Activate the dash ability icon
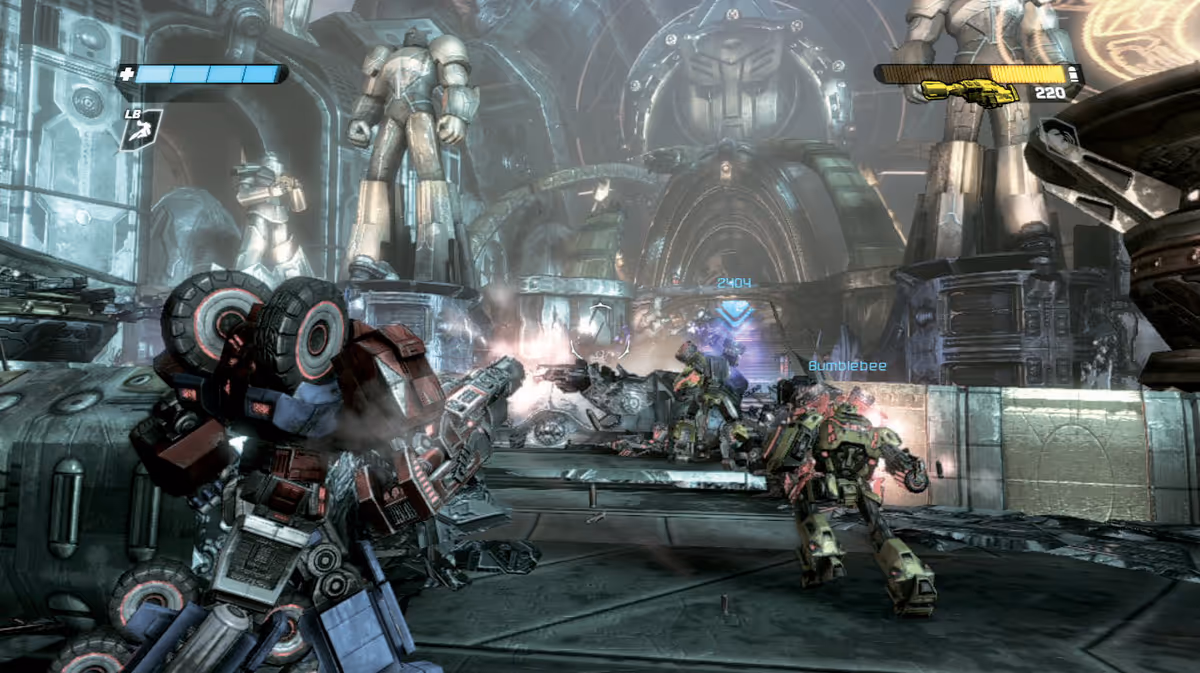 tap(141, 129)
